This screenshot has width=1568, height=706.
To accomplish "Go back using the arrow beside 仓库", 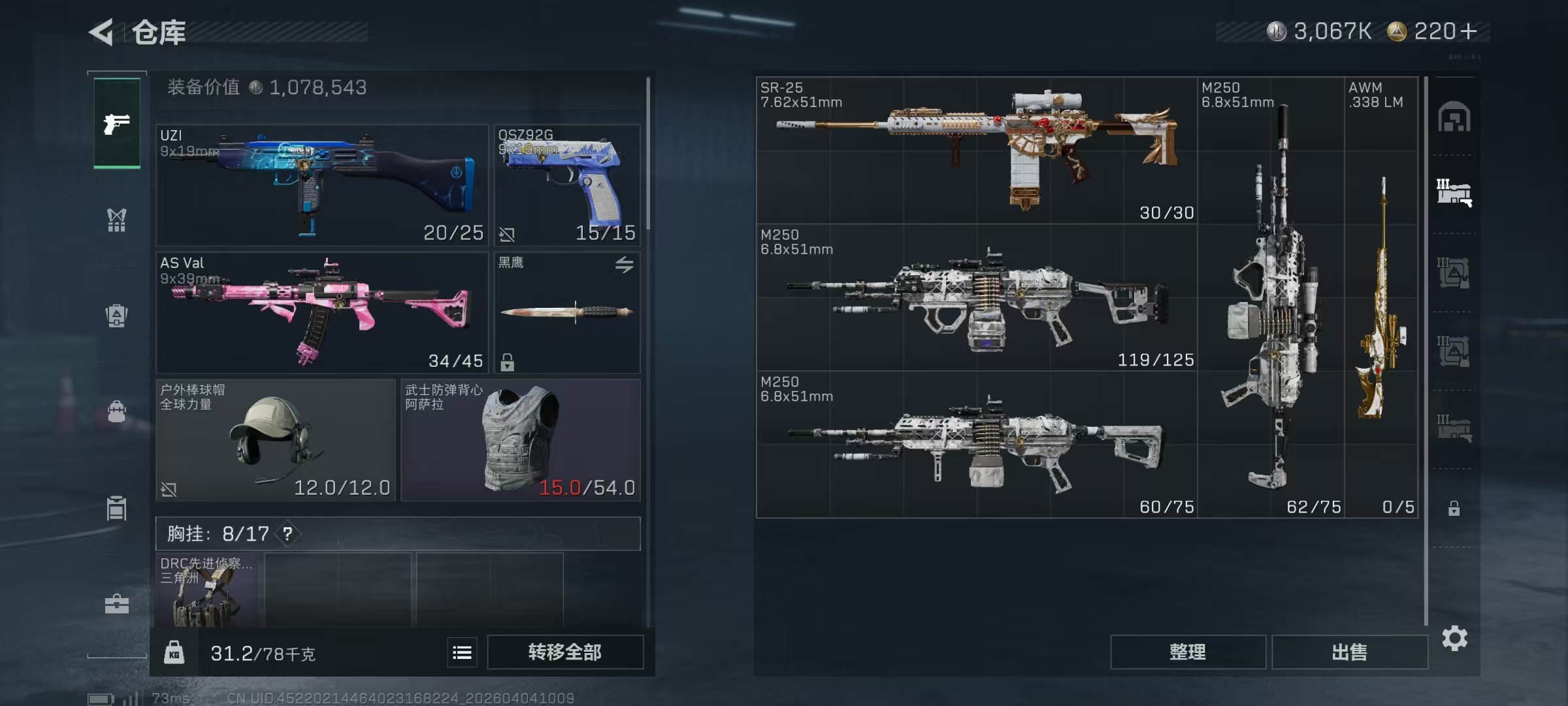I will 102,32.
